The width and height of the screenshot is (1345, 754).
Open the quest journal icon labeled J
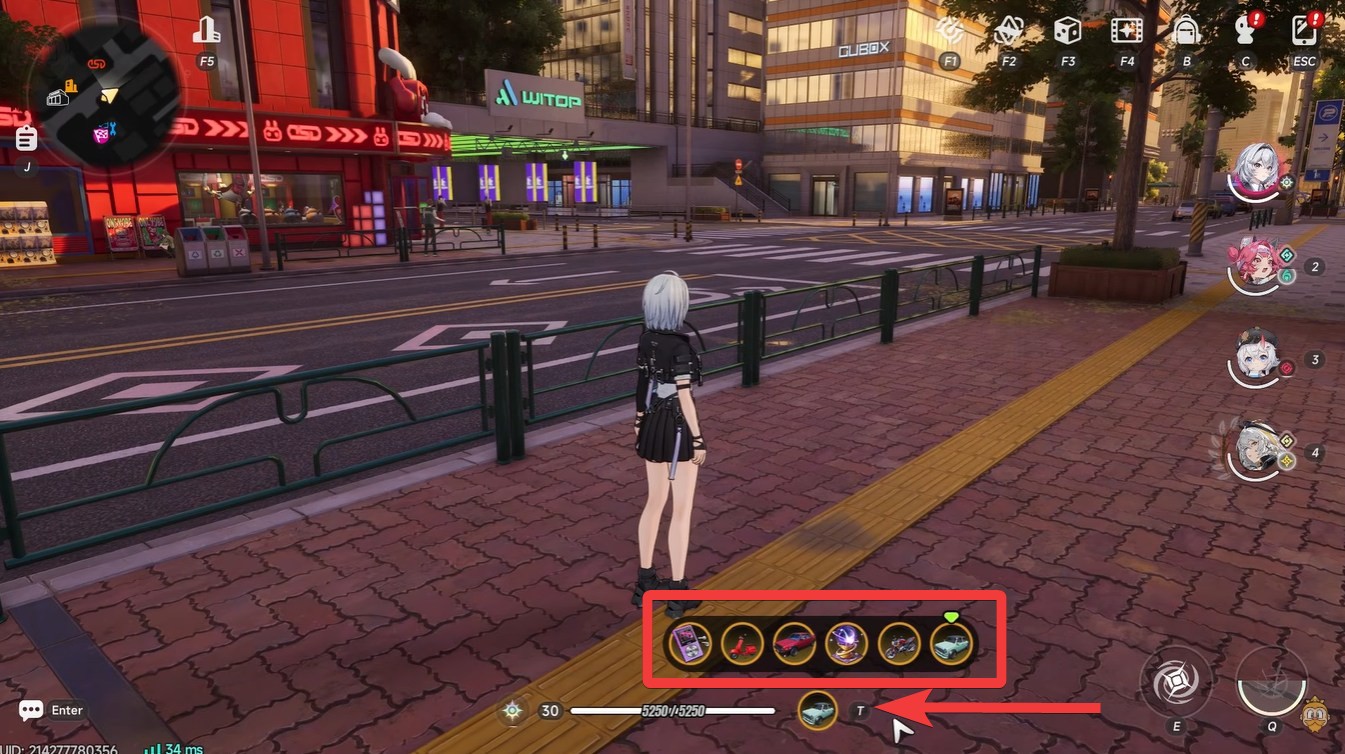[25, 138]
